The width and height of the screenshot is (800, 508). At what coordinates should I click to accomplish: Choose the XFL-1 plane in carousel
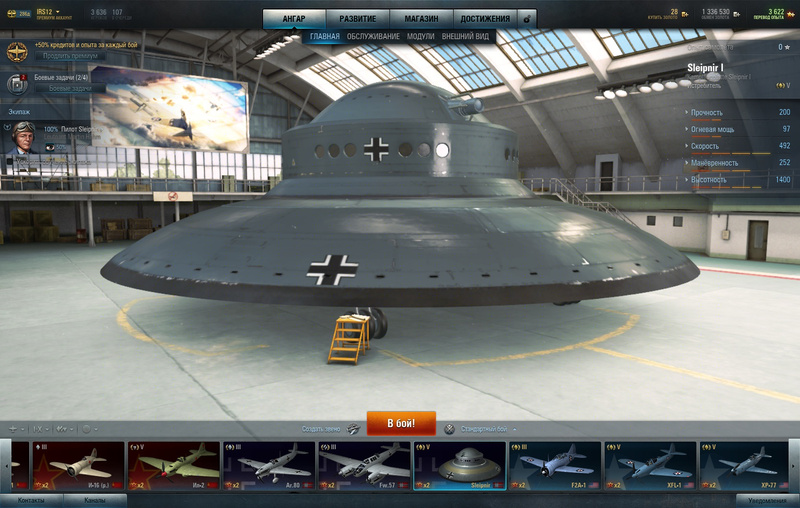point(651,466)
